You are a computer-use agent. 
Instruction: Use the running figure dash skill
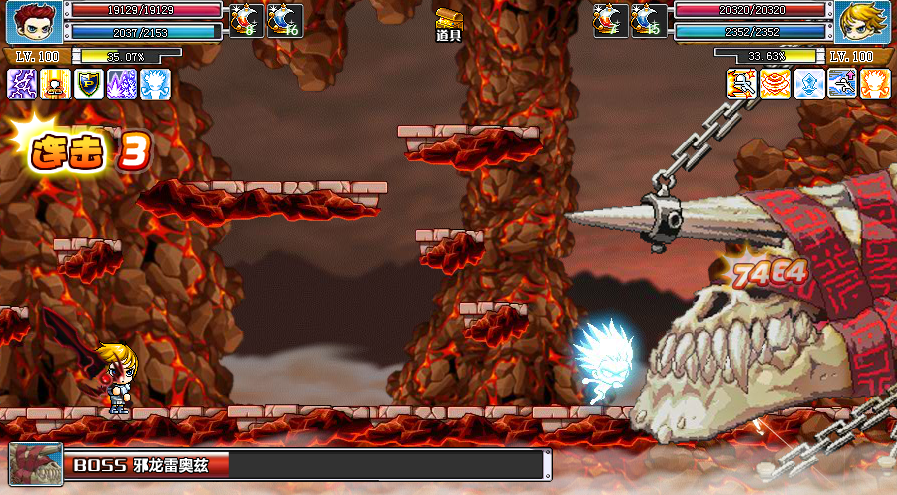[842, 83]
